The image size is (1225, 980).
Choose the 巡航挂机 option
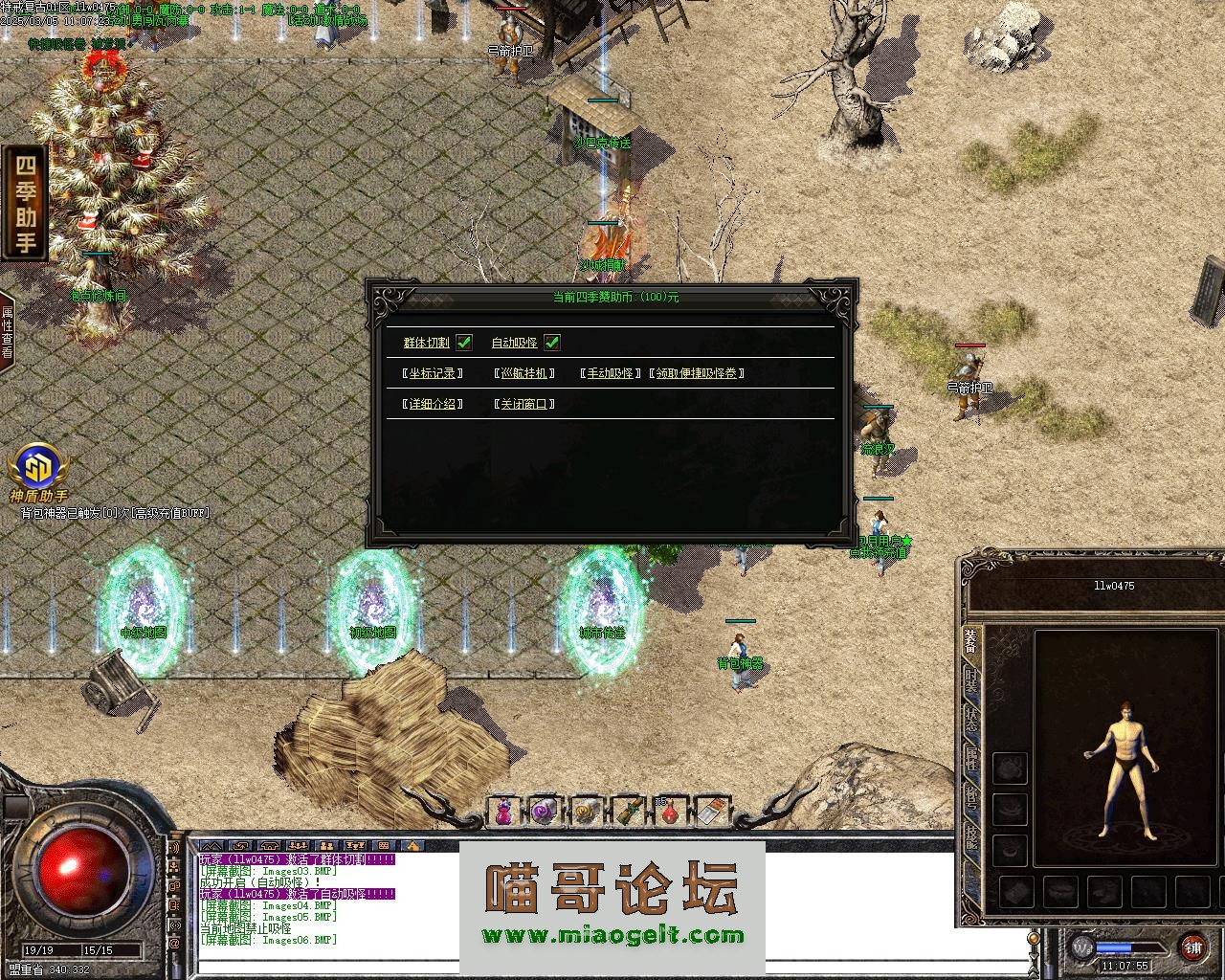pyautogui.click(x=523, y=373)
